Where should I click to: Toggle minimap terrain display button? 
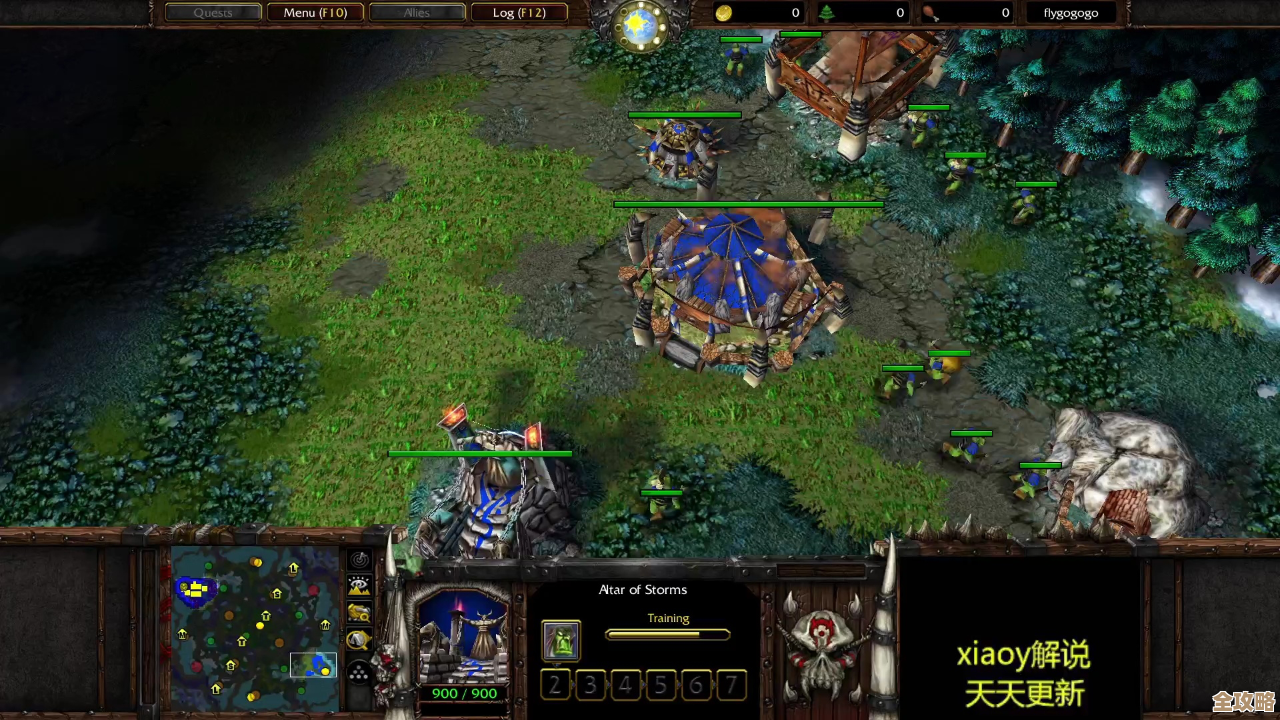[x=358, y=587]
